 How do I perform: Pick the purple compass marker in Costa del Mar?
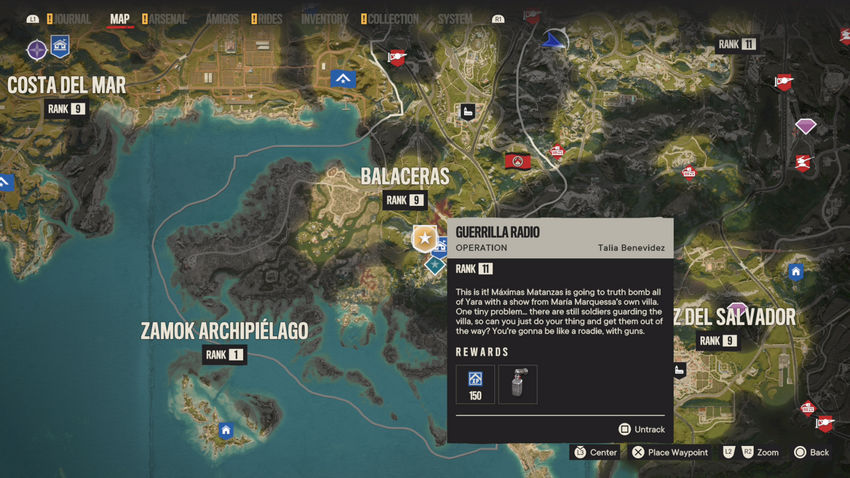pos(37,49)
